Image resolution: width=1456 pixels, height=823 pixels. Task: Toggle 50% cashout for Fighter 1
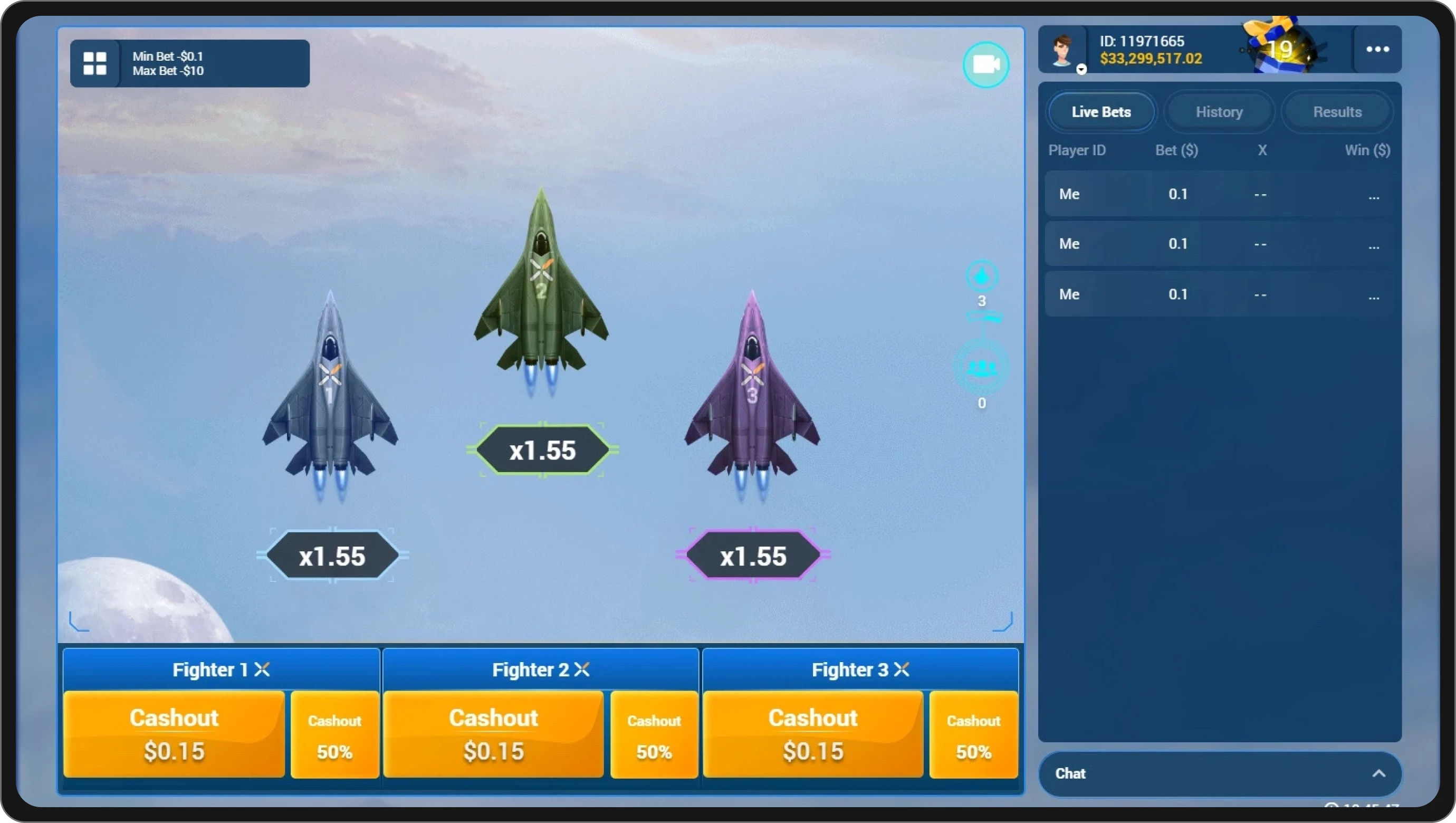point(334,735)
